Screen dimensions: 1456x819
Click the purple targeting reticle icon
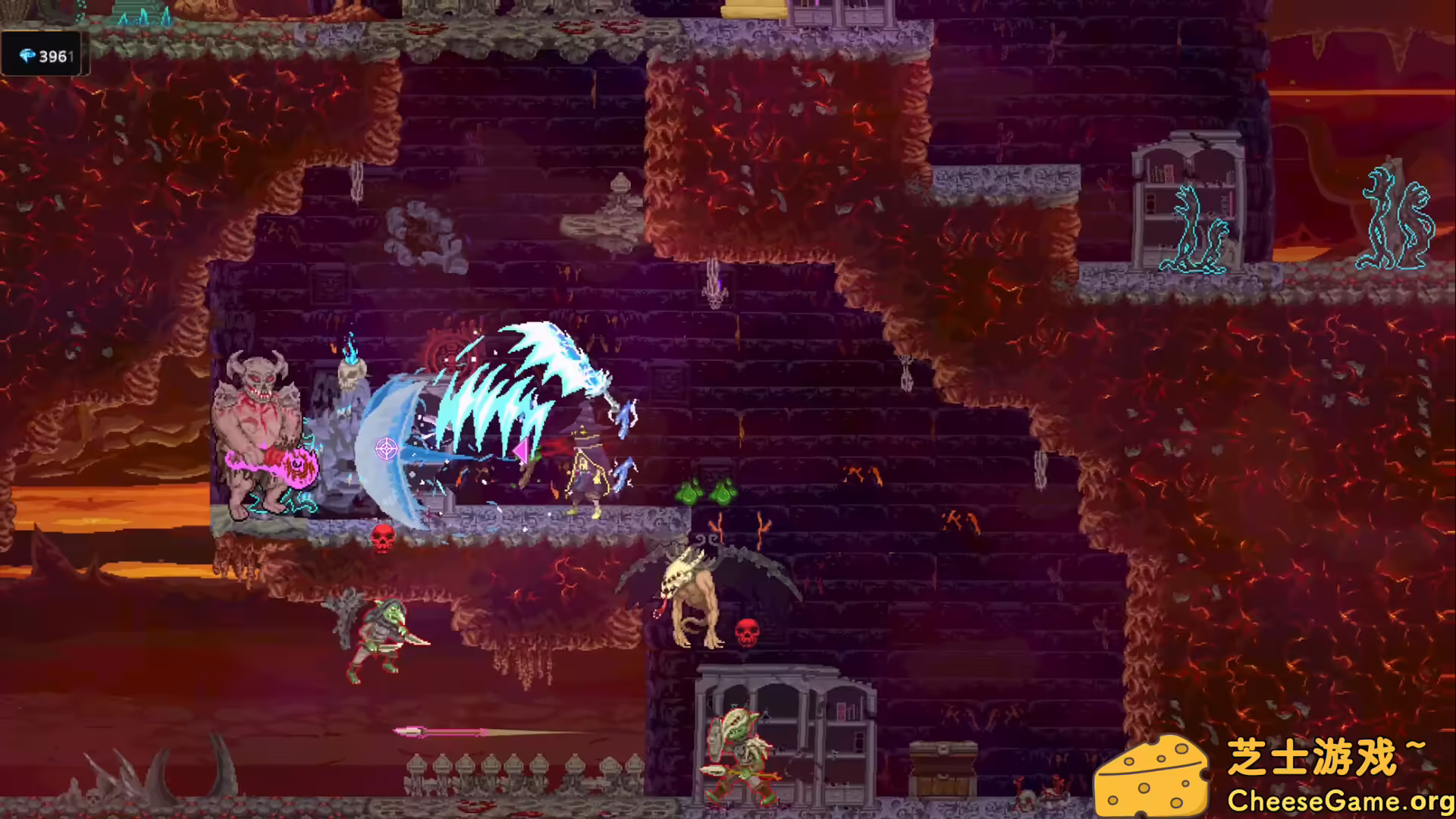[385, 447]
